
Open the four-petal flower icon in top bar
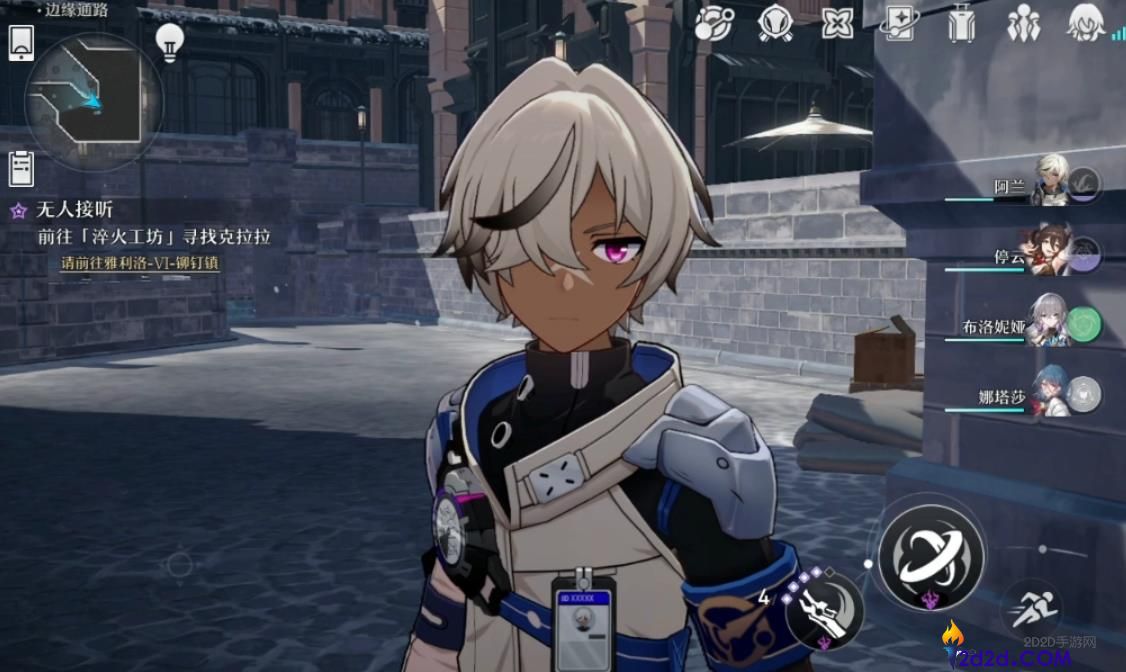(x=837, y=23)
